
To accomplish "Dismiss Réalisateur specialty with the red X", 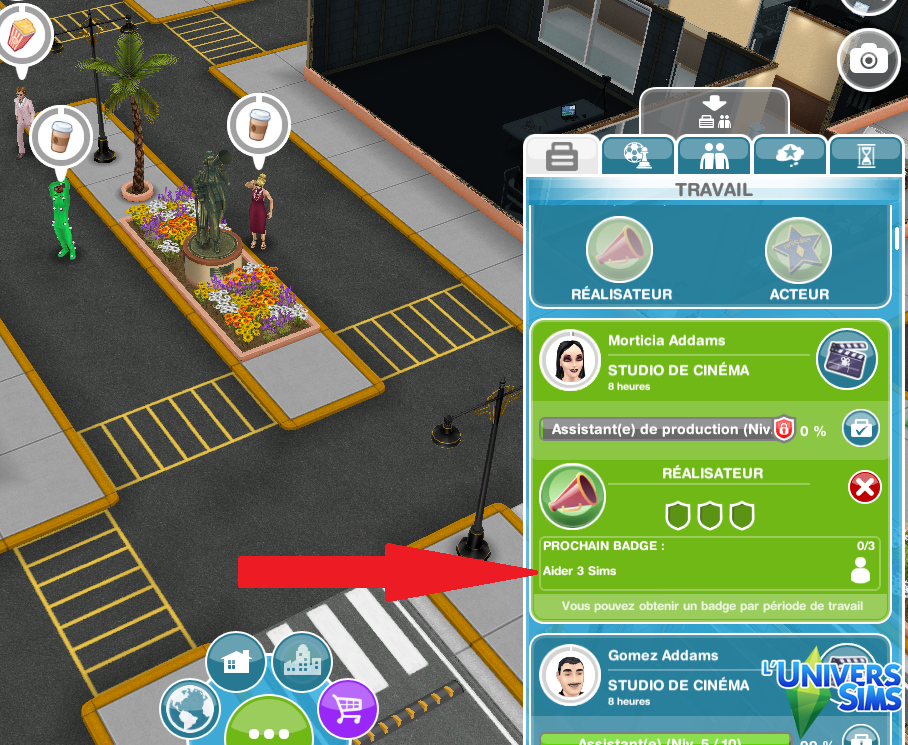I will click(x=864, y=488).
